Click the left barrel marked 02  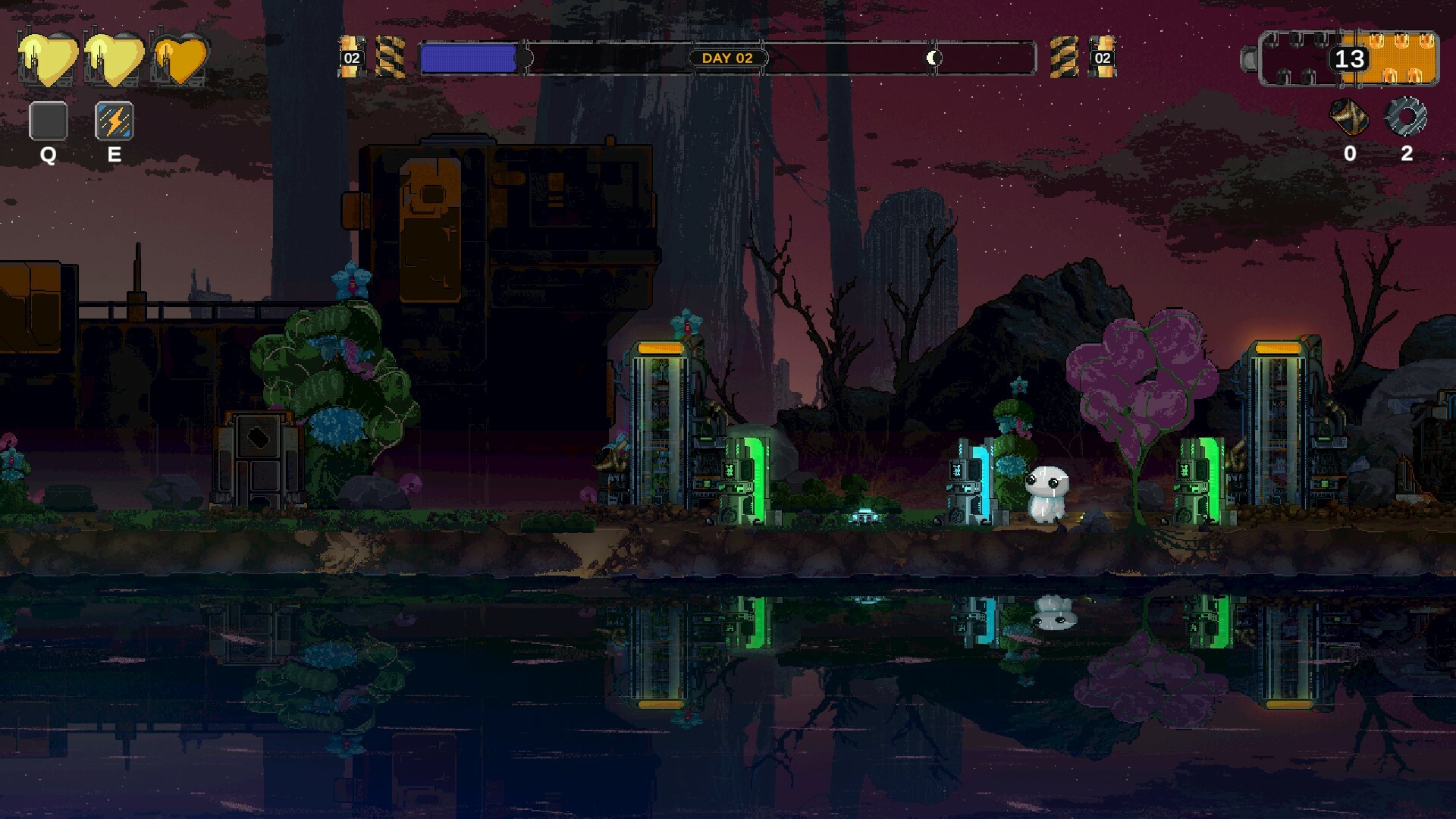350,55
